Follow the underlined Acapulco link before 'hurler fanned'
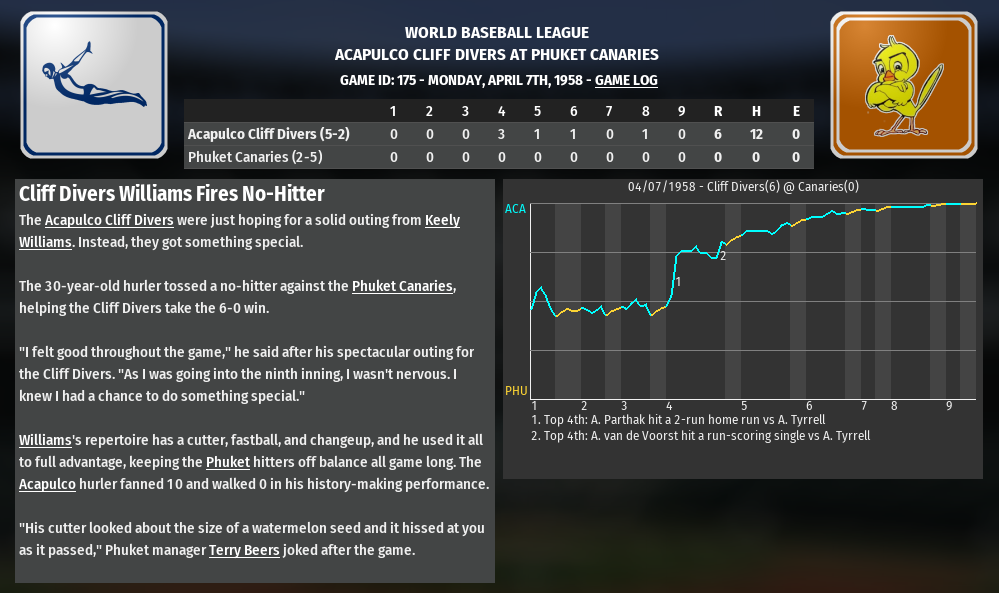The image size is (999, 593). tap(47, 484)
